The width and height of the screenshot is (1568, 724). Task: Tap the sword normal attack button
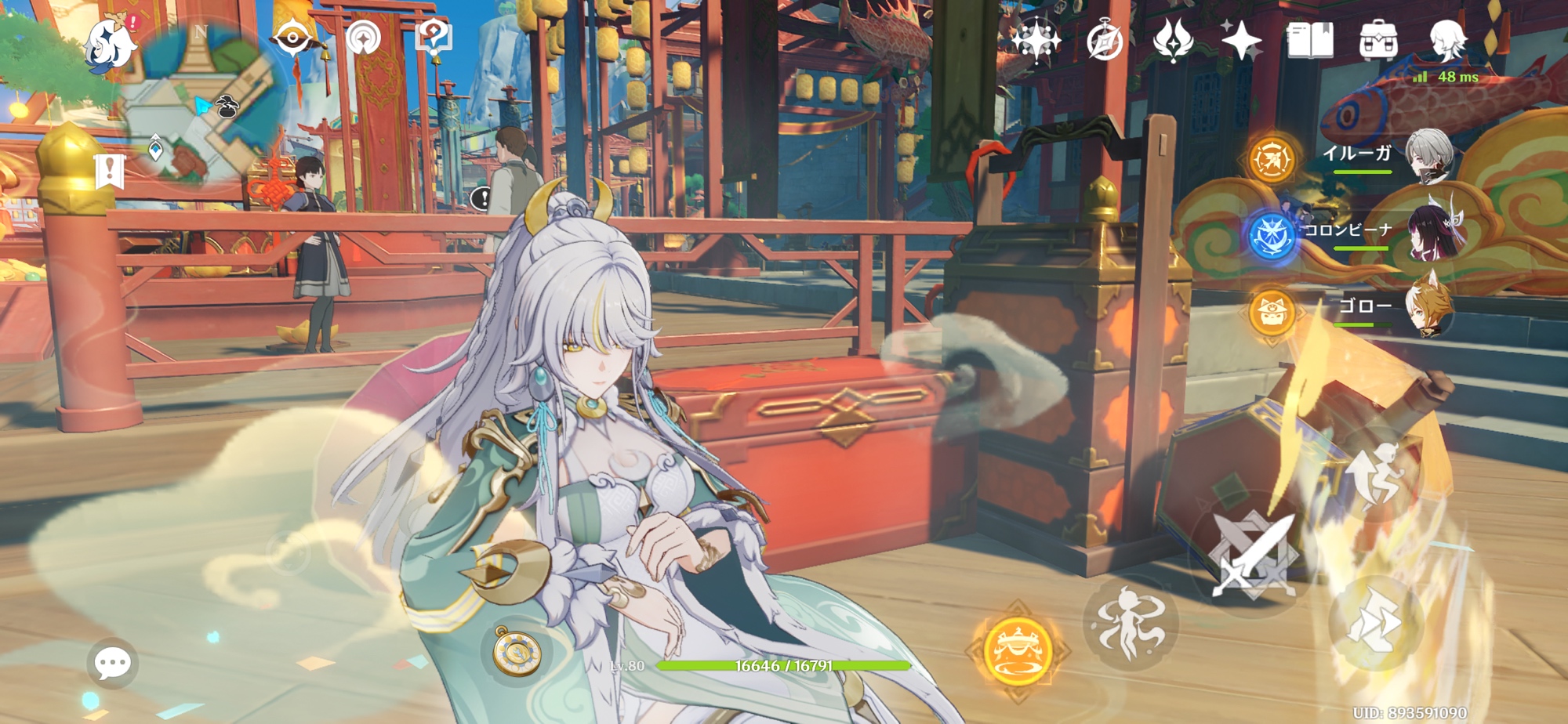(x=1250, y=556)
